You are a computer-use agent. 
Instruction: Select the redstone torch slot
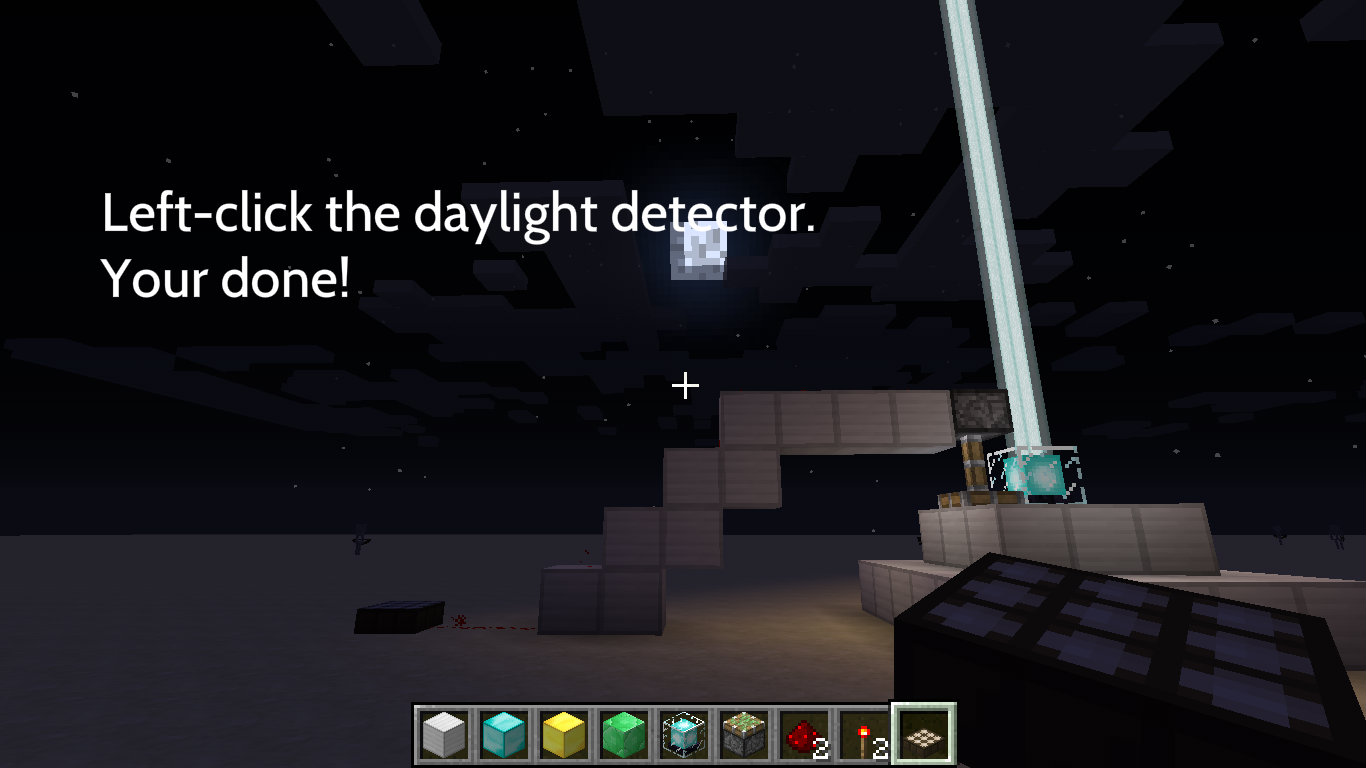pyautogui.click(x=863, y=735)
